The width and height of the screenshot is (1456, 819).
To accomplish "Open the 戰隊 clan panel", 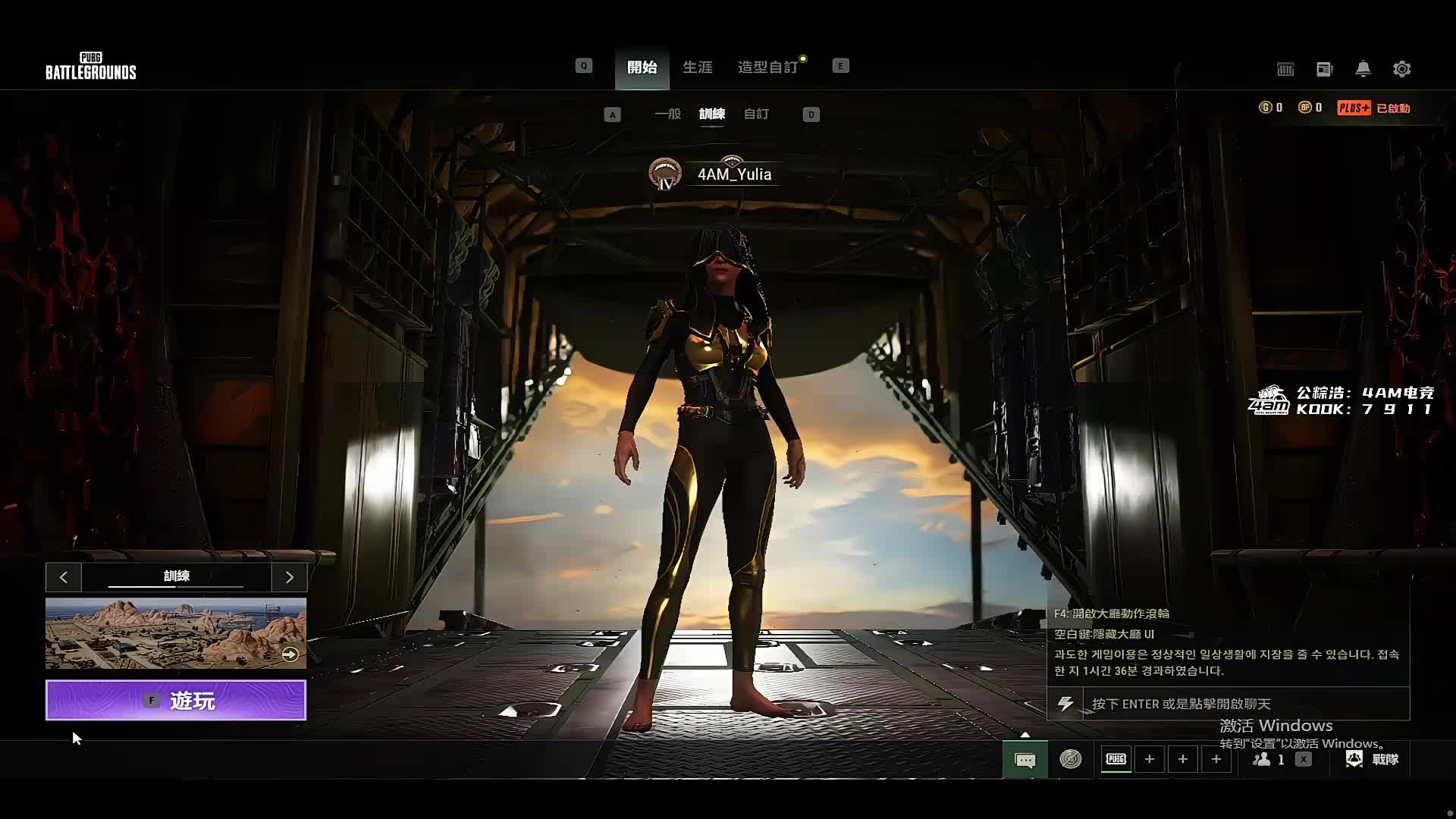I will [x=1373, y=759].
